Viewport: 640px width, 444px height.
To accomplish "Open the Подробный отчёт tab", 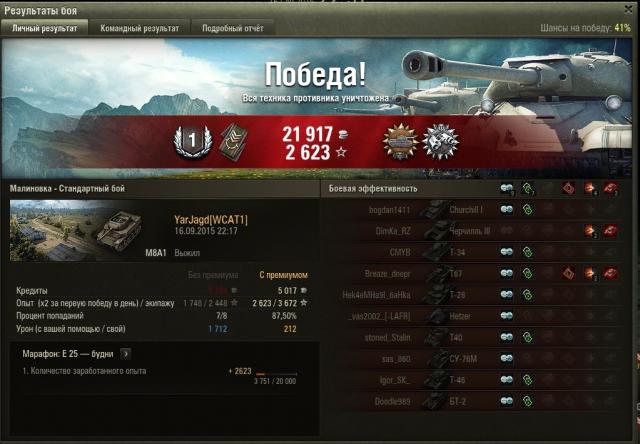I will pyautogui.click(x=232, y=29).
